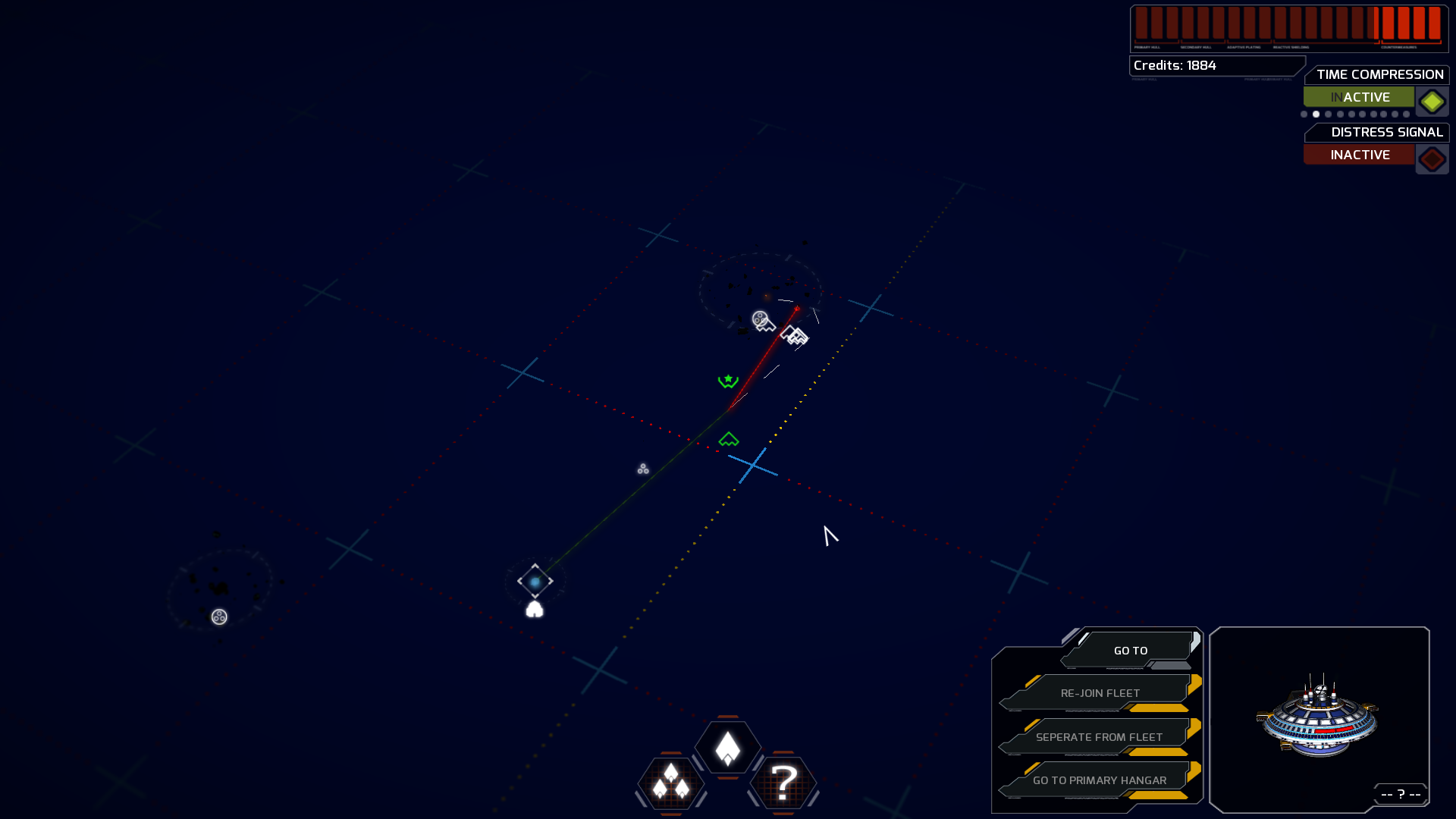Toggle the Time Compression diamond switch
Screen dimensions: 1456x819
pyautogui.click(x=1432, y=101)
